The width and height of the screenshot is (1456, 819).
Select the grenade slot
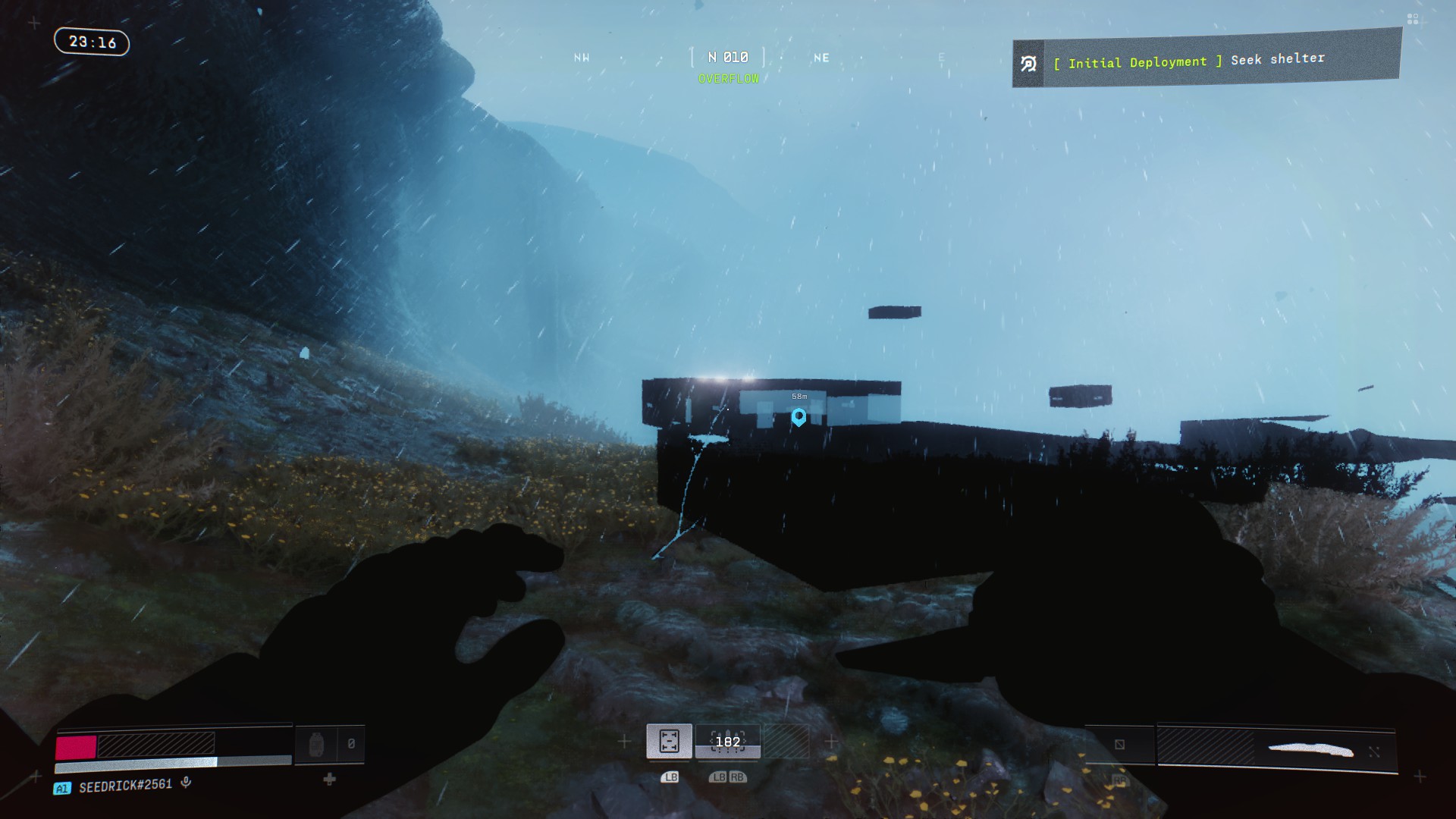tap(316, 745)
